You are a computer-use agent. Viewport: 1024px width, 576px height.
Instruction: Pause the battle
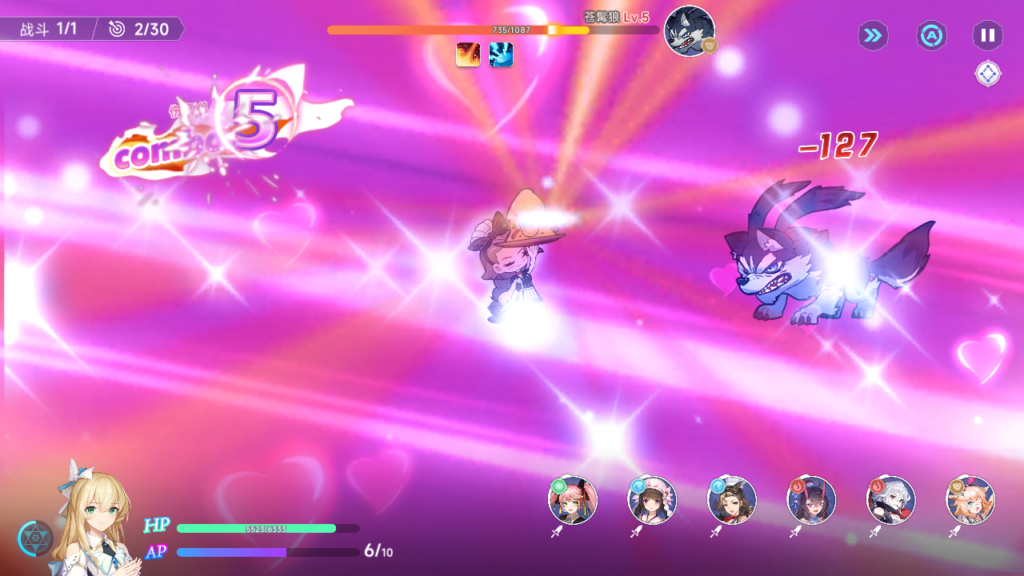pos(987,36)
